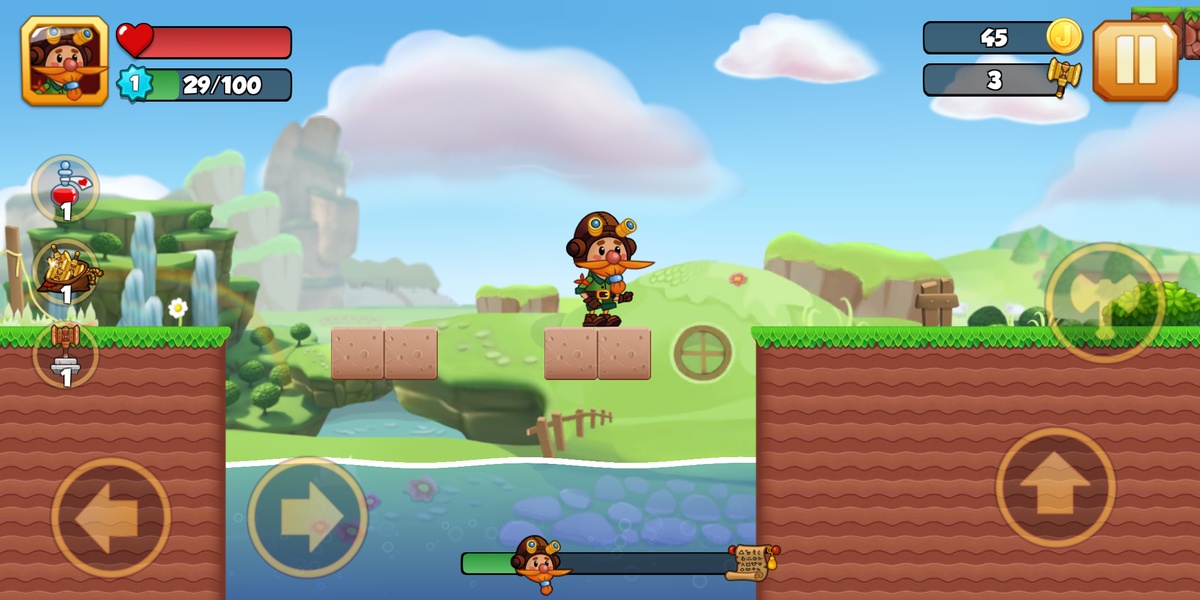
Task: Activate the golden axe bag item
Action: pos(66,272)
